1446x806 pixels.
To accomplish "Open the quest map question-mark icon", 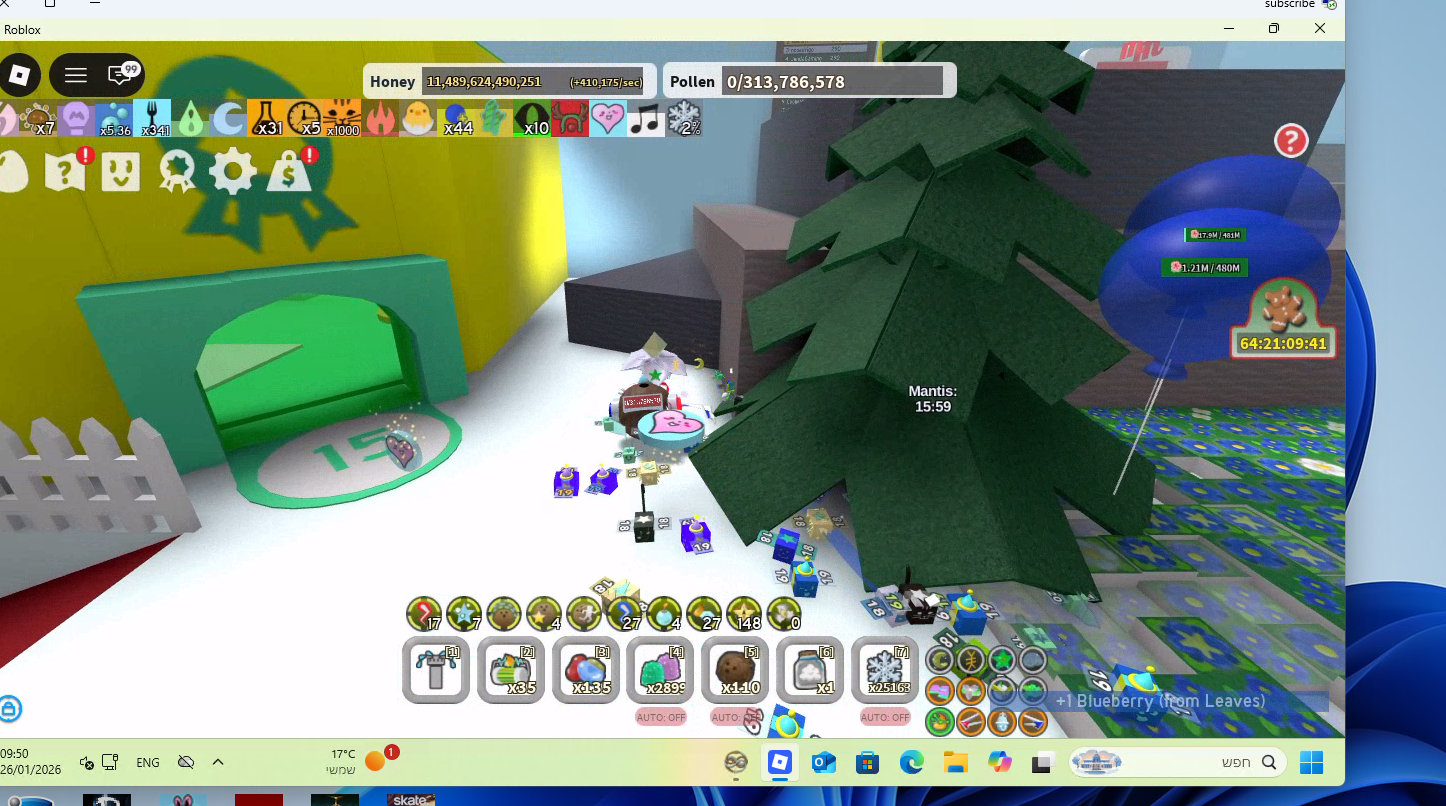I will (67, 170).
